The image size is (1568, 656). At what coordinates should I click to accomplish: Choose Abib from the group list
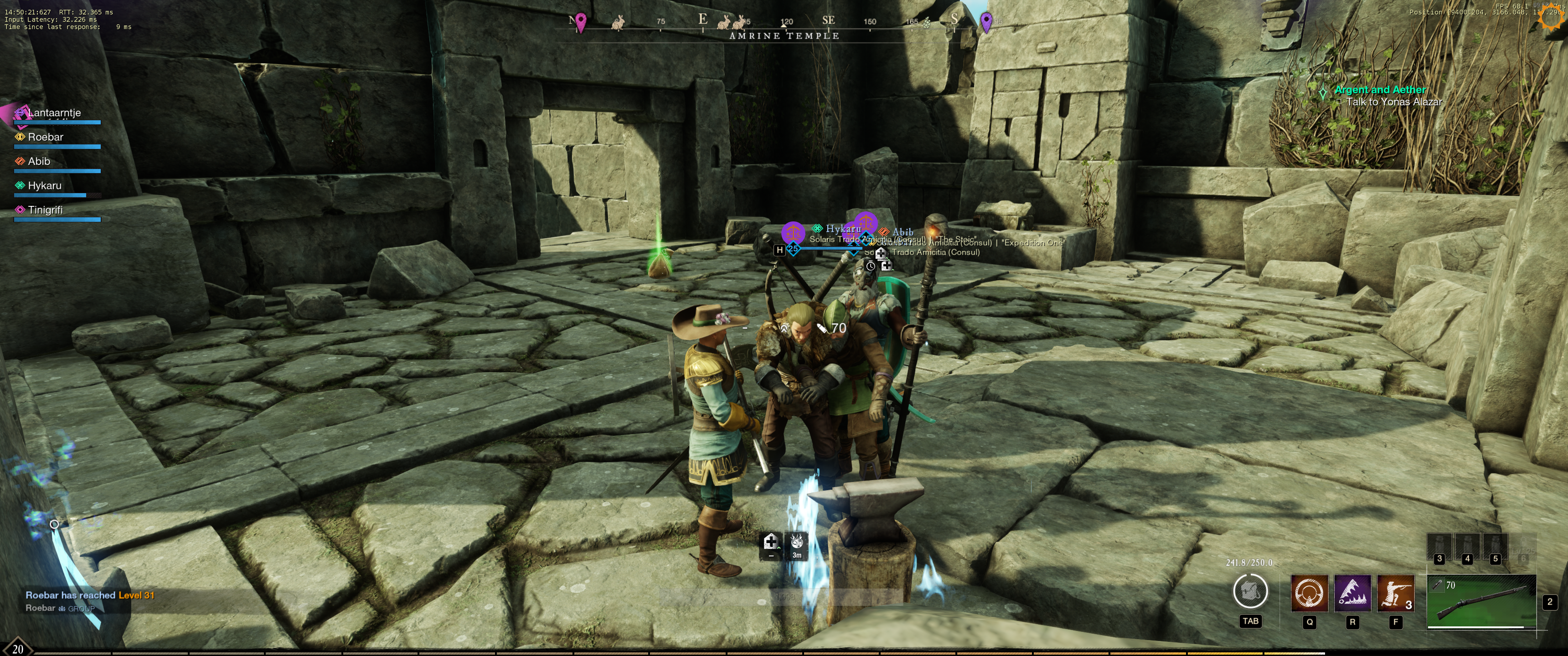pyautogui.click(x=38, y=162)
